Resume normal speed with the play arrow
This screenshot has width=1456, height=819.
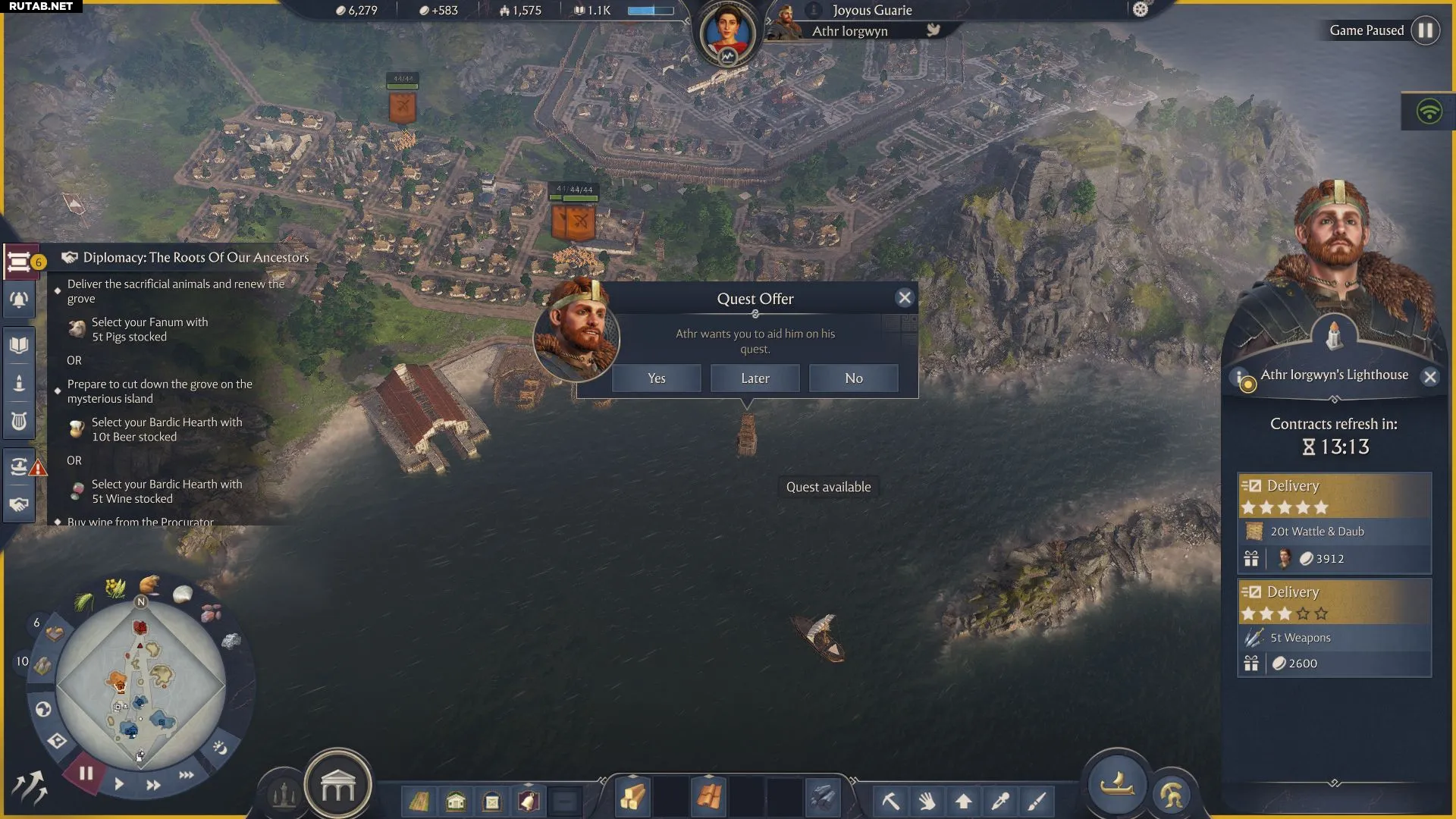119,784
